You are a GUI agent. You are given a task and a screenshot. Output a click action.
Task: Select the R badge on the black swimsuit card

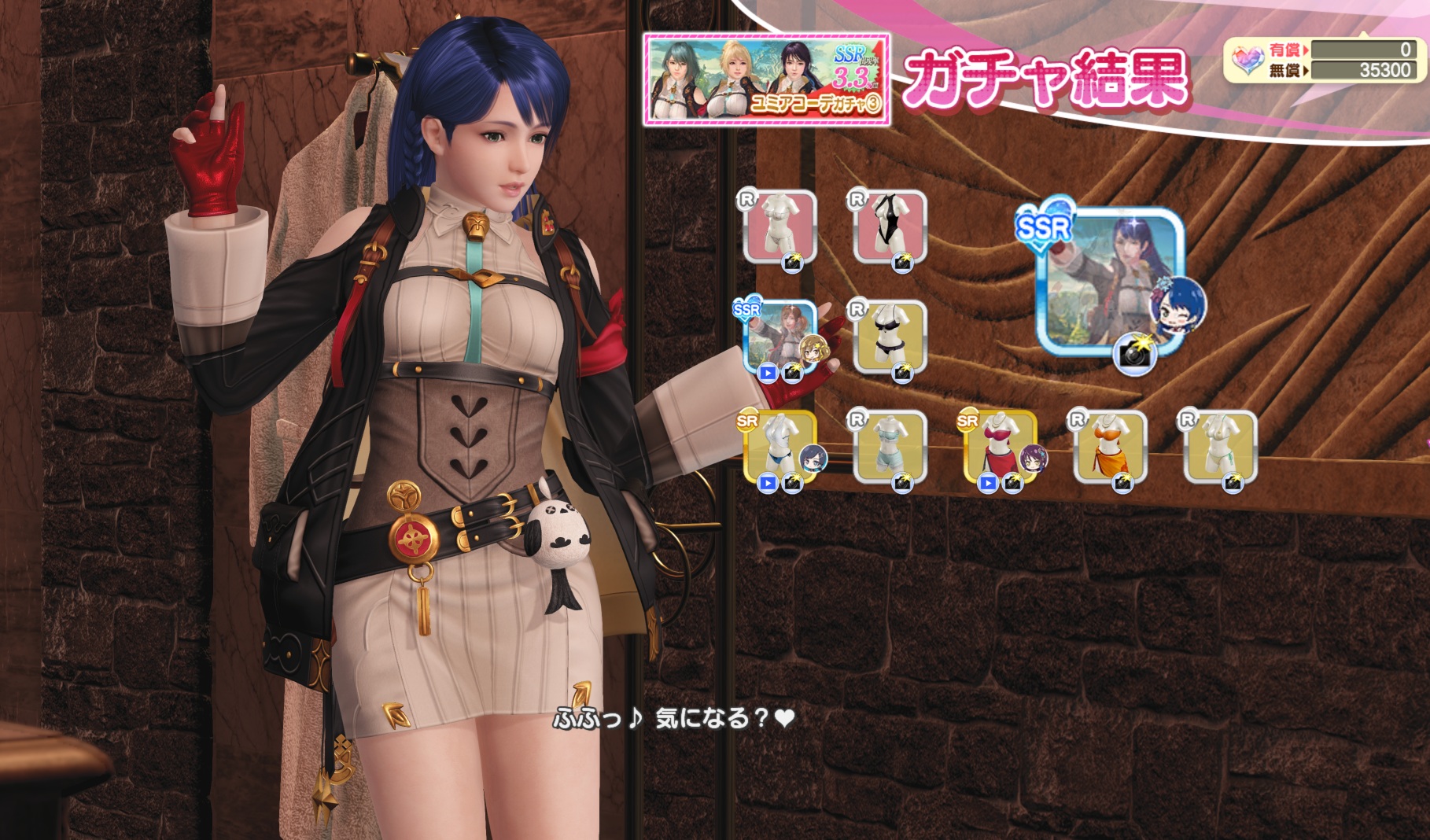pyautogui.click(x=857, y=200)
